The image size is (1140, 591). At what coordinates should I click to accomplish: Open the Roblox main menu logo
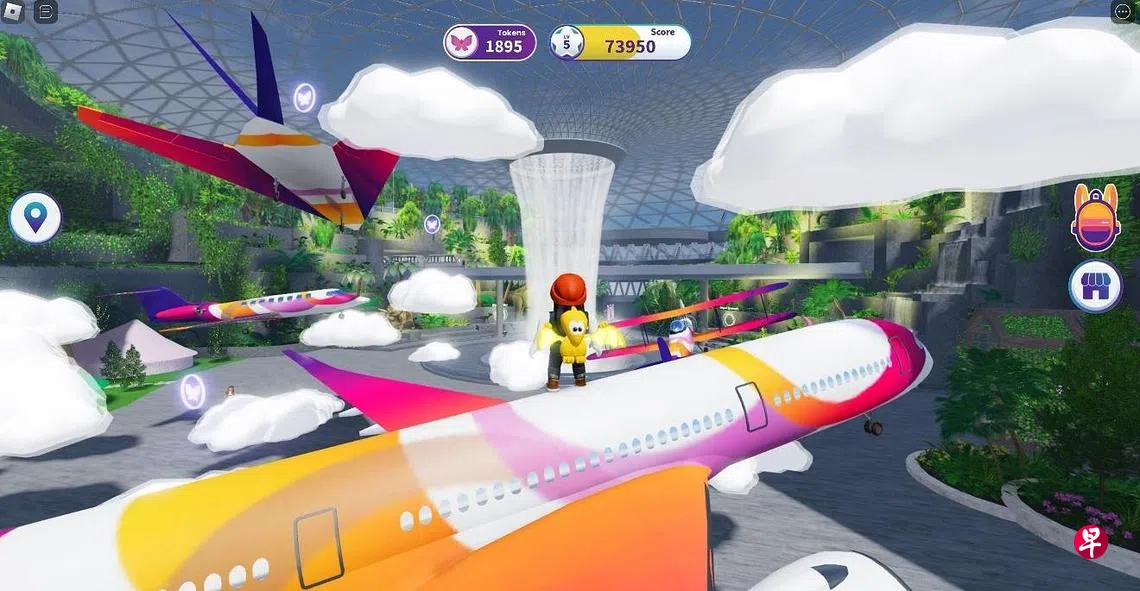pyautogui.click(x=14, y=12)
